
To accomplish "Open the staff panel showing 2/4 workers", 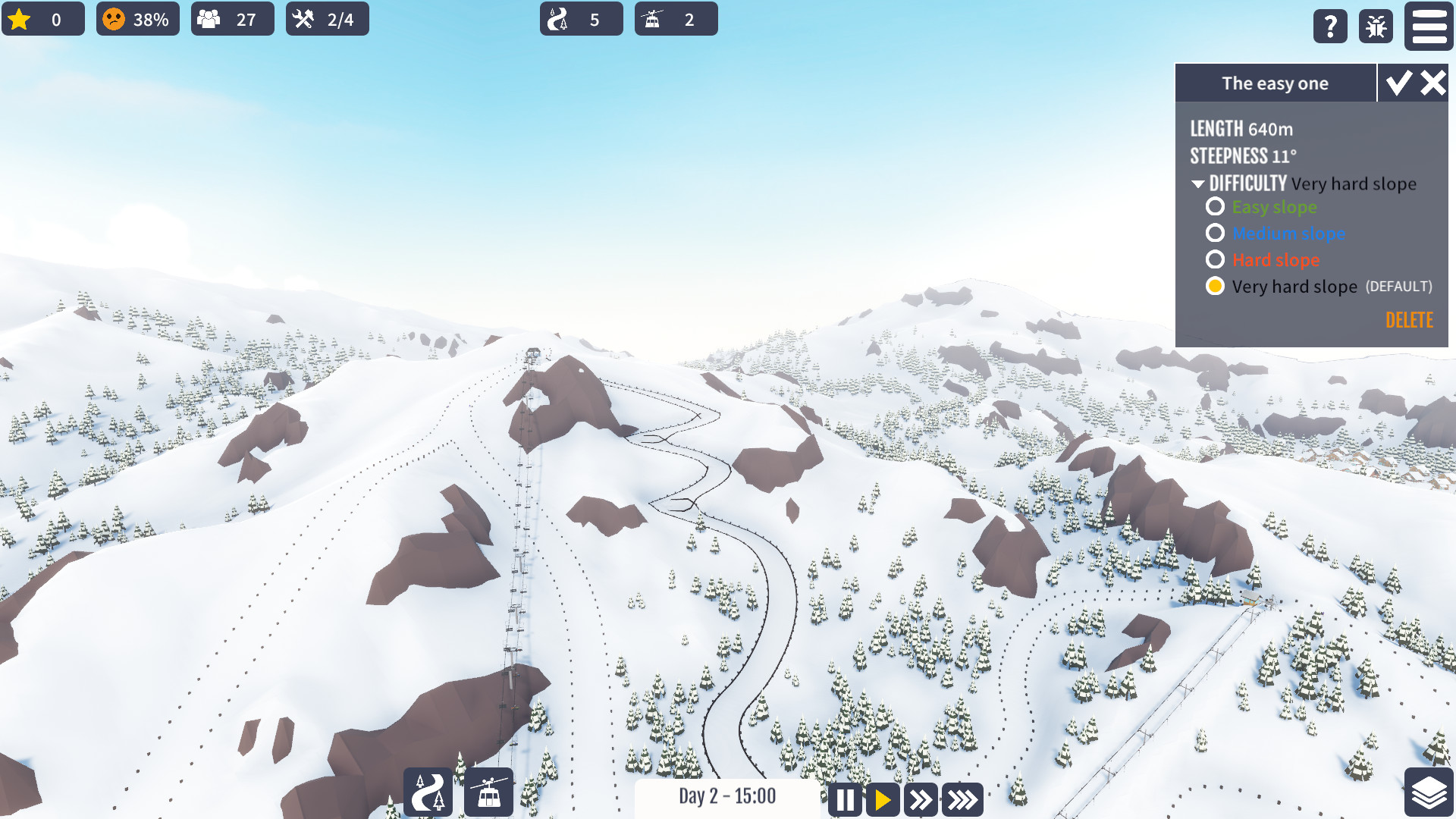I will (327, 19).
